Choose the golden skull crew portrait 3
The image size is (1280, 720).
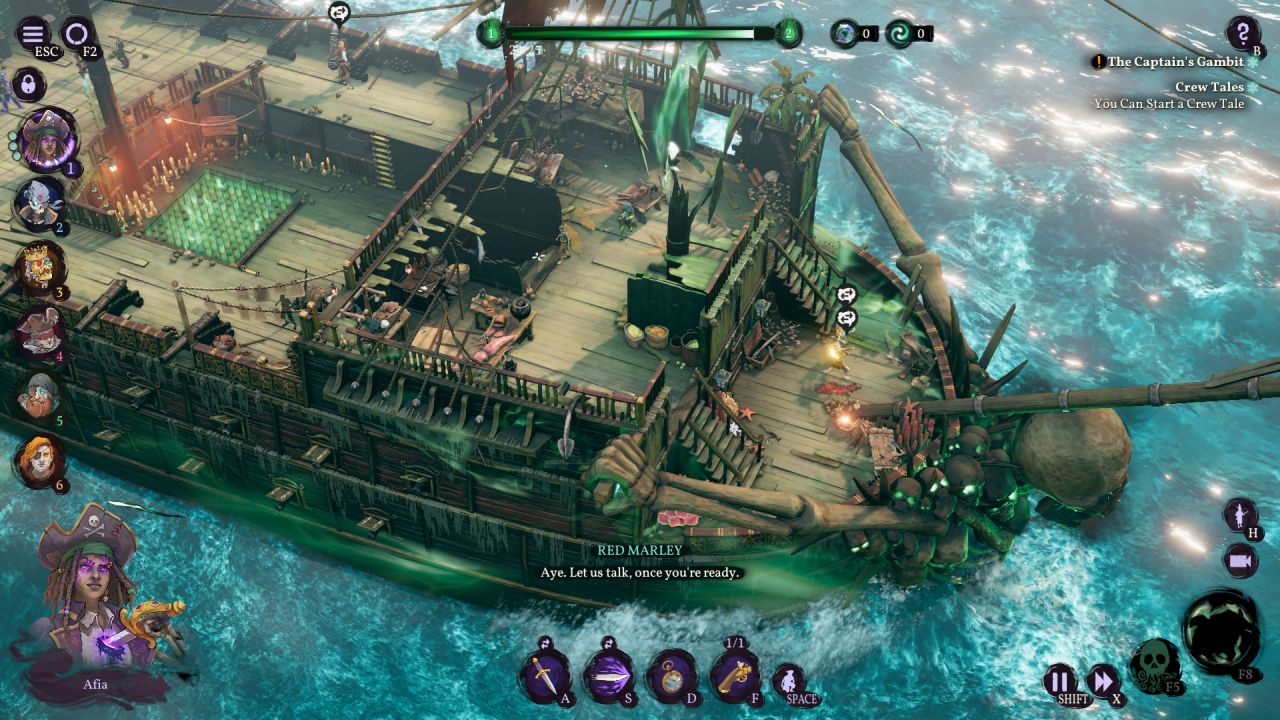point(40,266)
